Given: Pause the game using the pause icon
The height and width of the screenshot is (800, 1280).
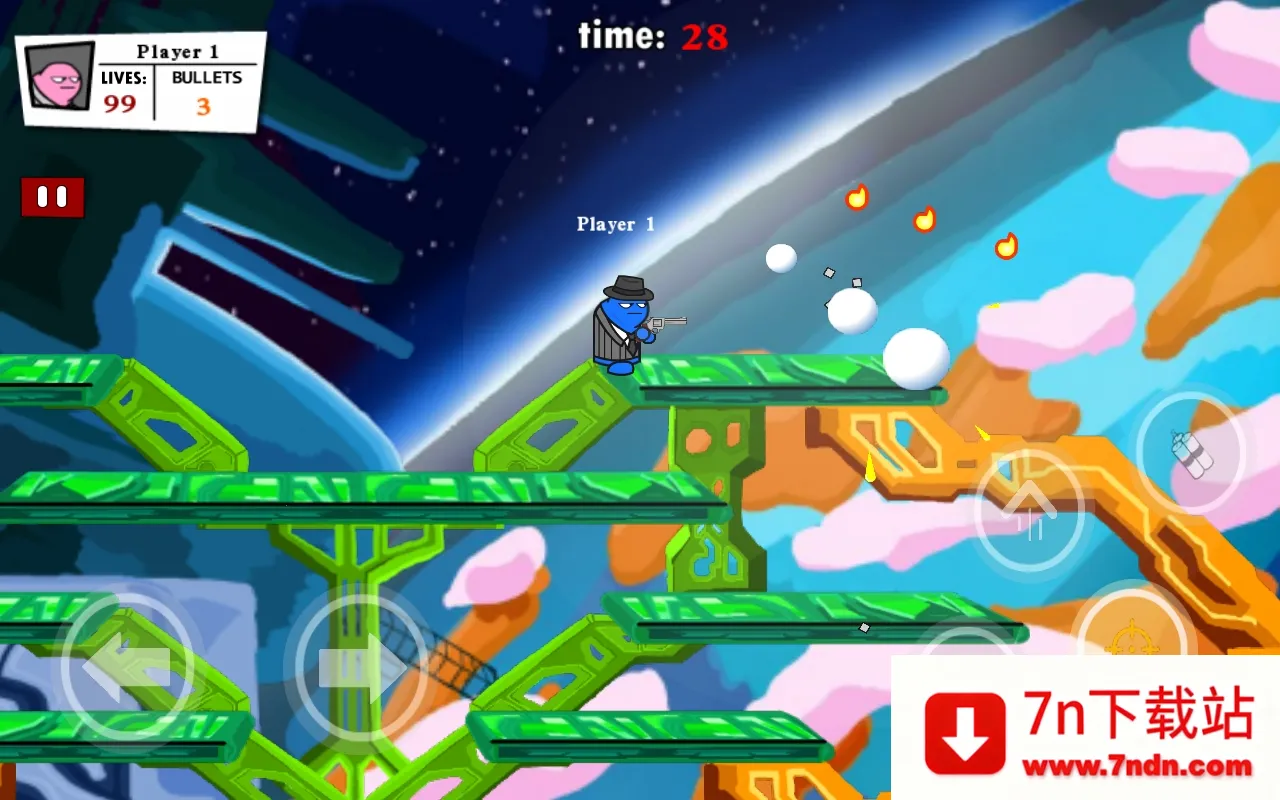Looking at the screenshot, I should pyautogui.click(x=51, y=196).
